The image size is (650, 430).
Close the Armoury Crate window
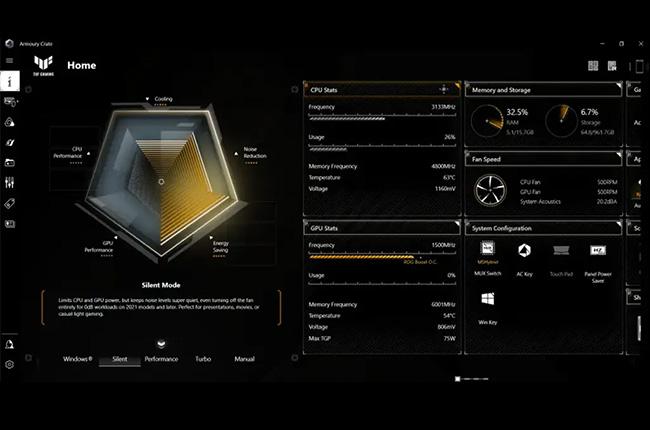tap(641, 43)
